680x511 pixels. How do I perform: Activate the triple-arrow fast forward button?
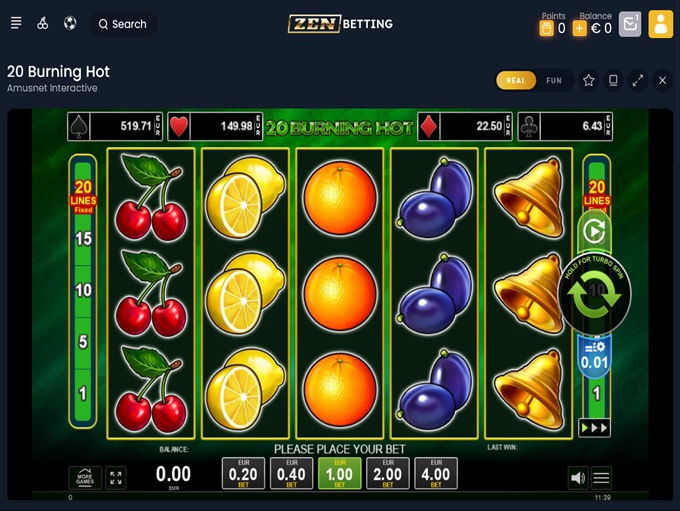595,427
